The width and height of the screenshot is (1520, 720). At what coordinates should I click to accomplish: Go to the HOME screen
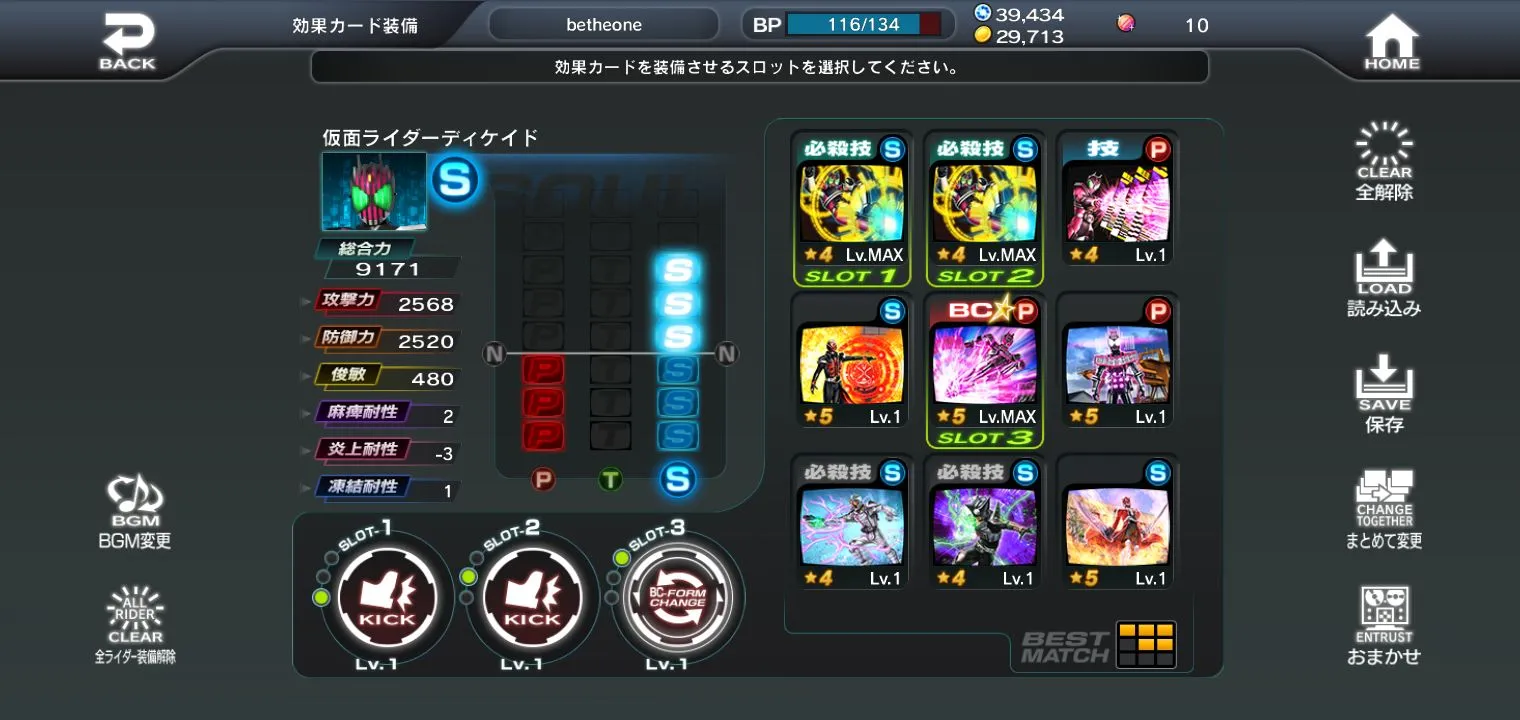click(x=1390, y=38)
